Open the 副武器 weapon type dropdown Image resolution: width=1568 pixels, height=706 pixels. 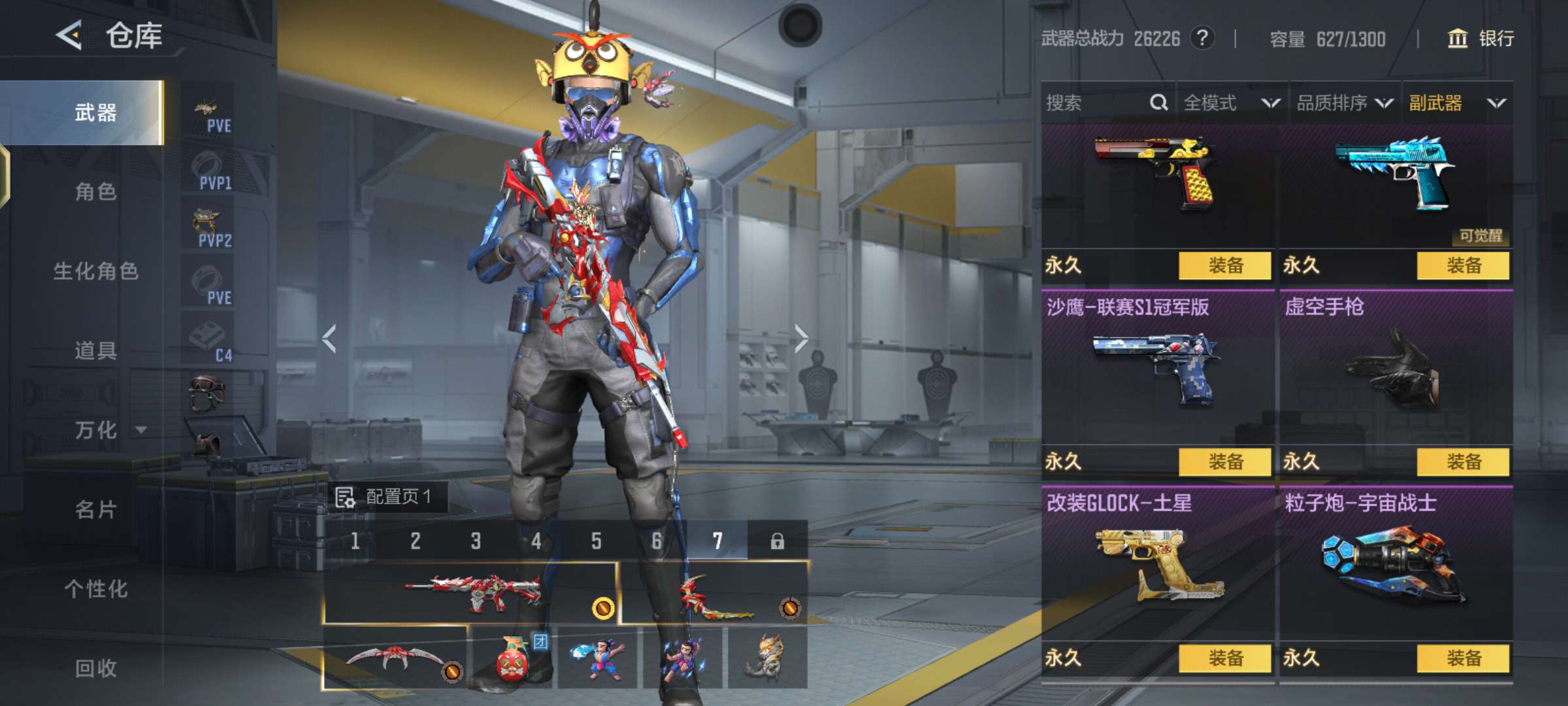(x=1457, y=103)
